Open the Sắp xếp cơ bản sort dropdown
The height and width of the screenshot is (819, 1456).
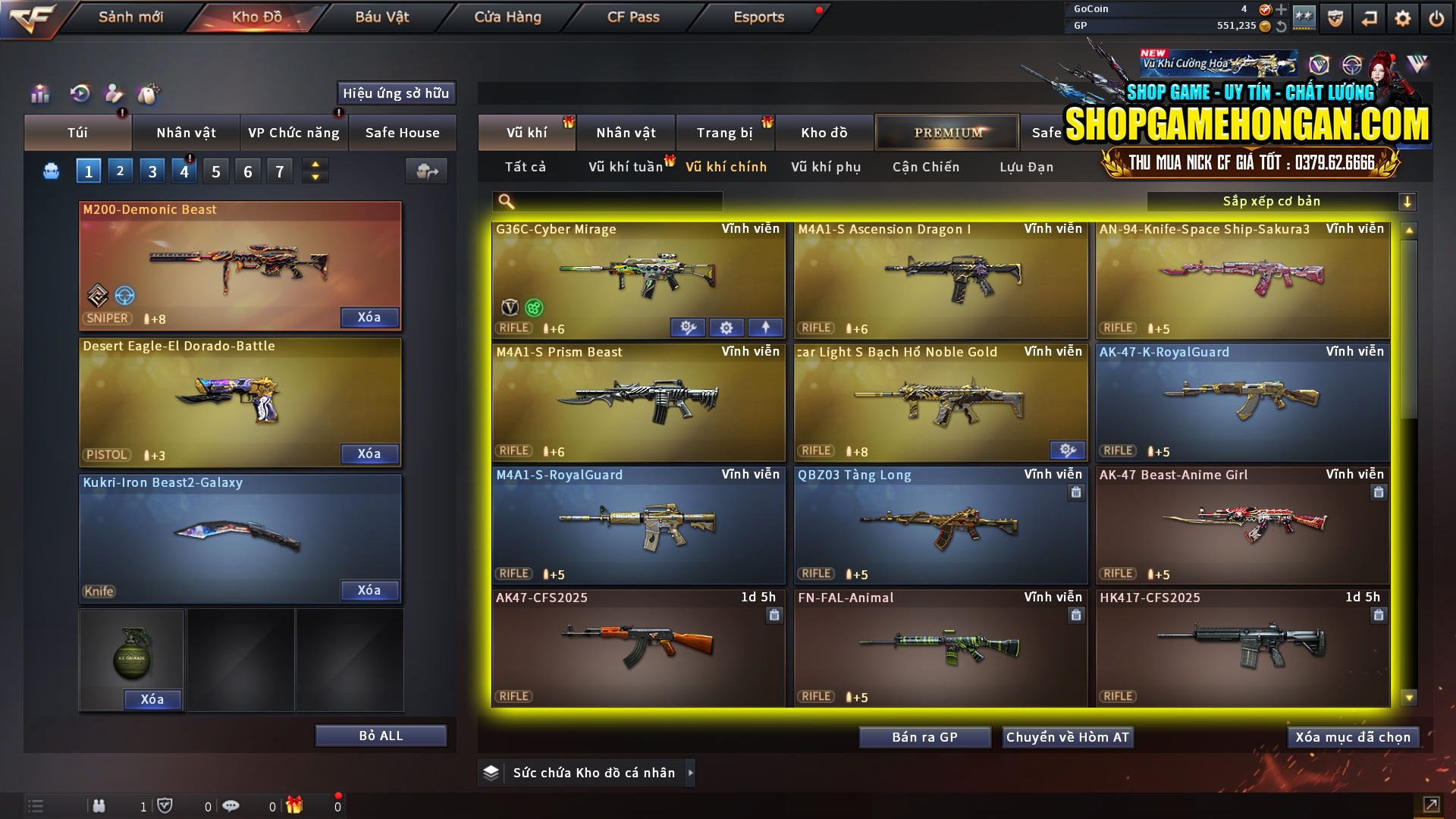click(x=1274, y=201)
